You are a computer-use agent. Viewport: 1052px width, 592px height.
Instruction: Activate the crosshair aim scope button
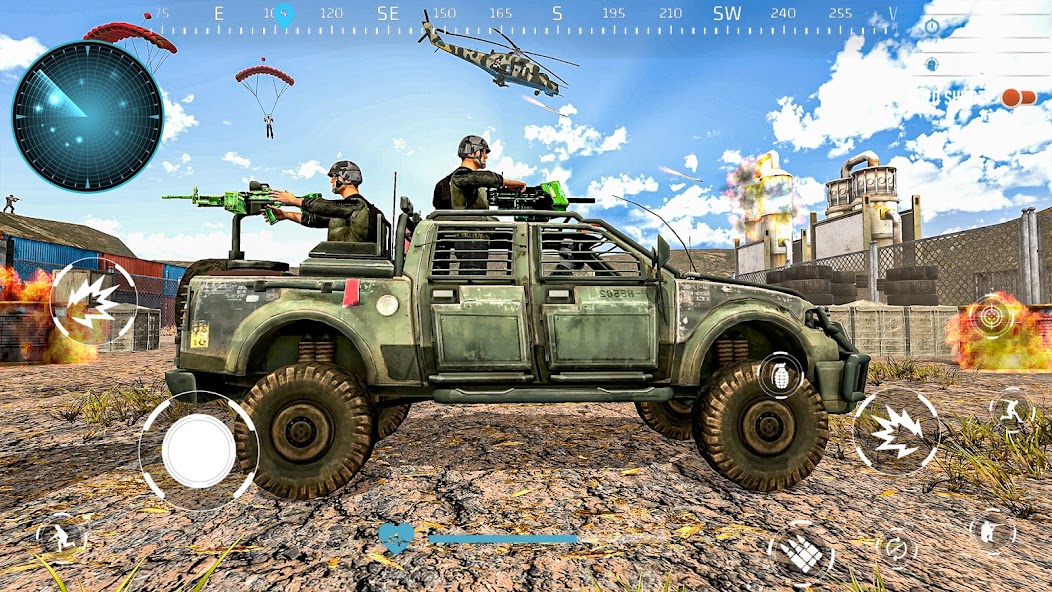point(994,316)
